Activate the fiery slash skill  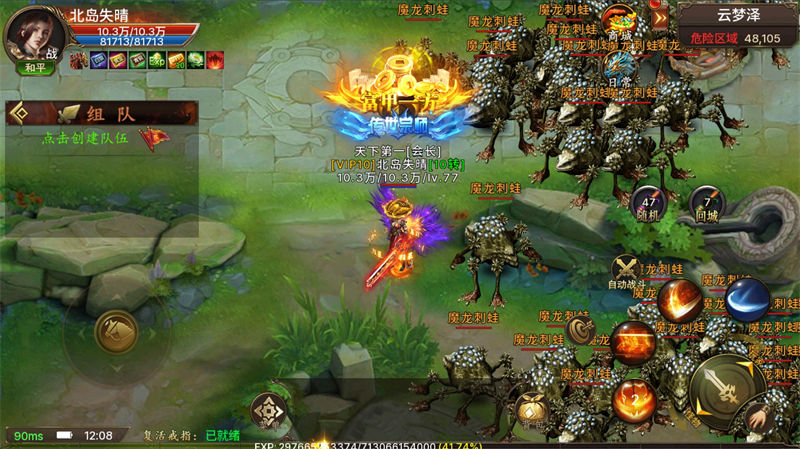(681, 300)
